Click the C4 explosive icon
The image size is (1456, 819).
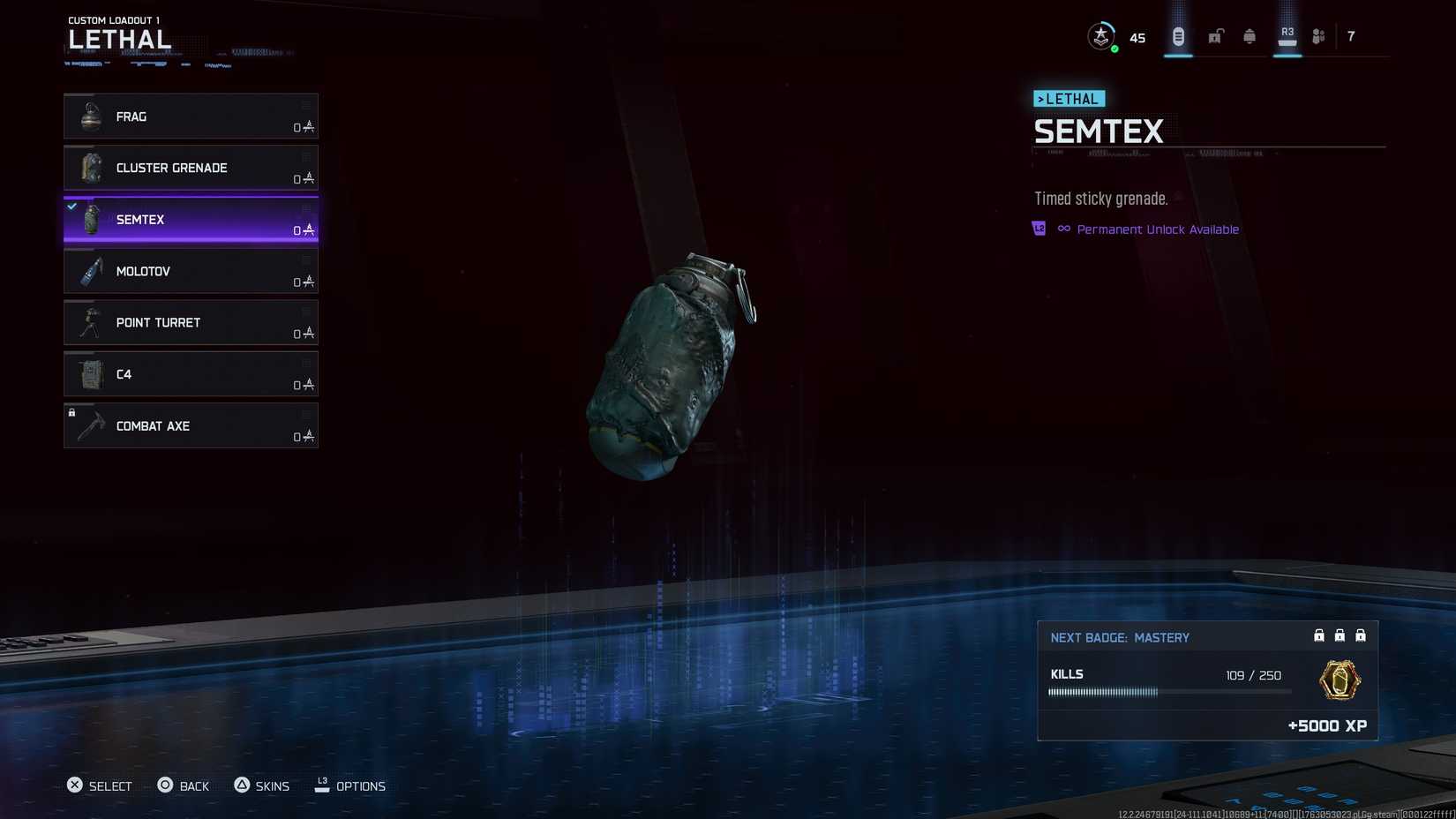(89, 374)
